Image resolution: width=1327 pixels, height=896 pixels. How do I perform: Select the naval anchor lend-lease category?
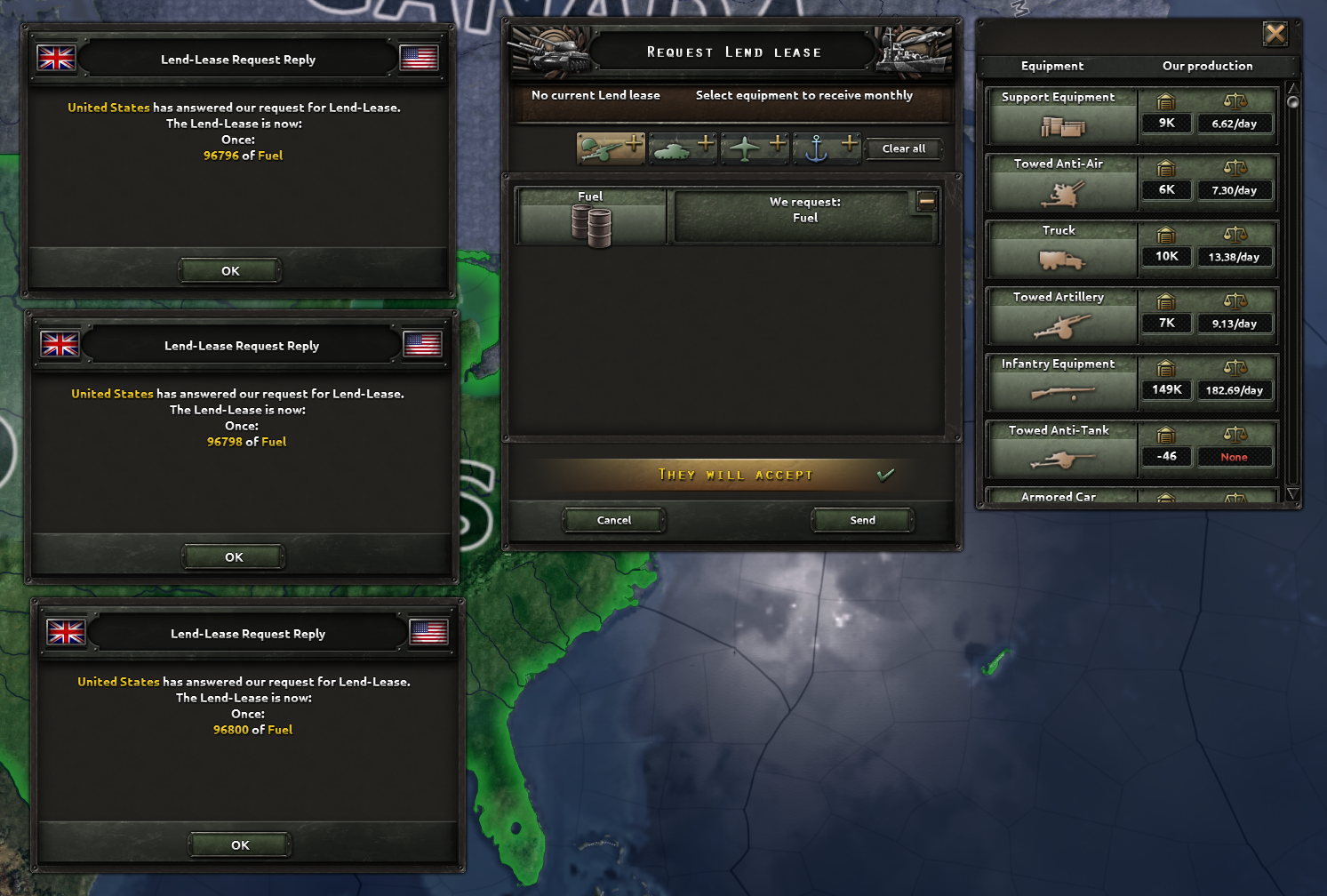point(827,148)
